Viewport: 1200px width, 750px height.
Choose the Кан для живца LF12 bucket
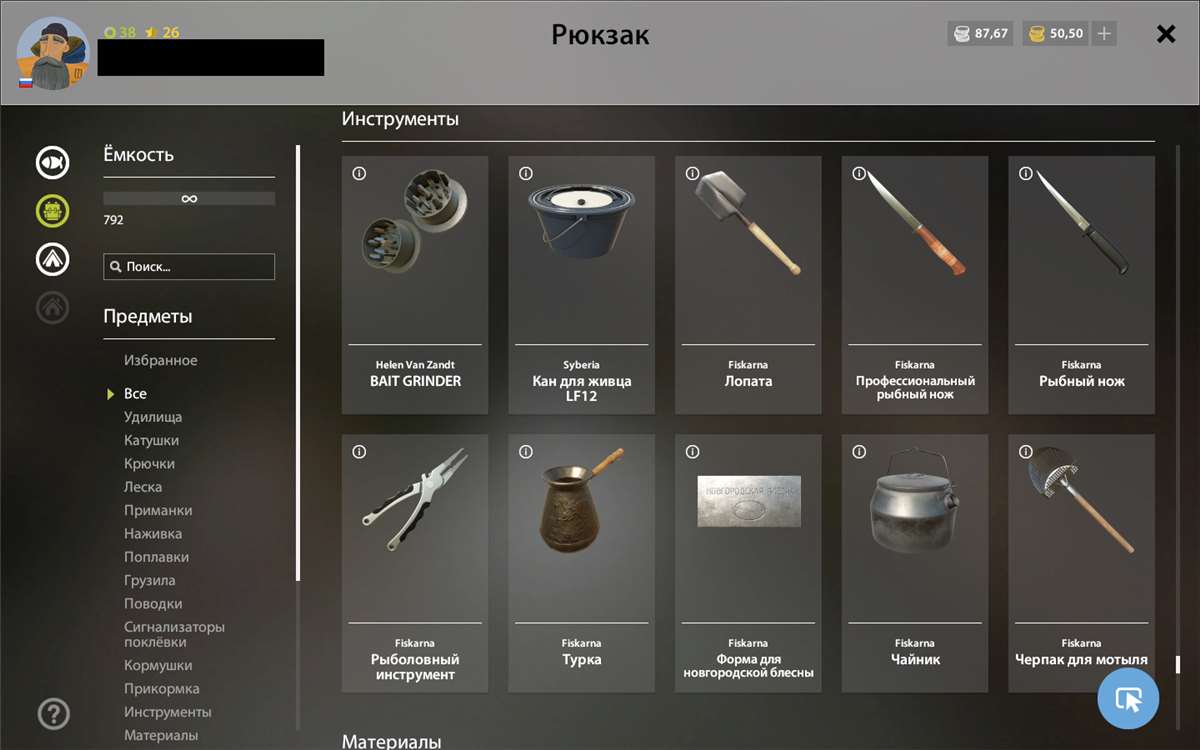tap(581, 284)
